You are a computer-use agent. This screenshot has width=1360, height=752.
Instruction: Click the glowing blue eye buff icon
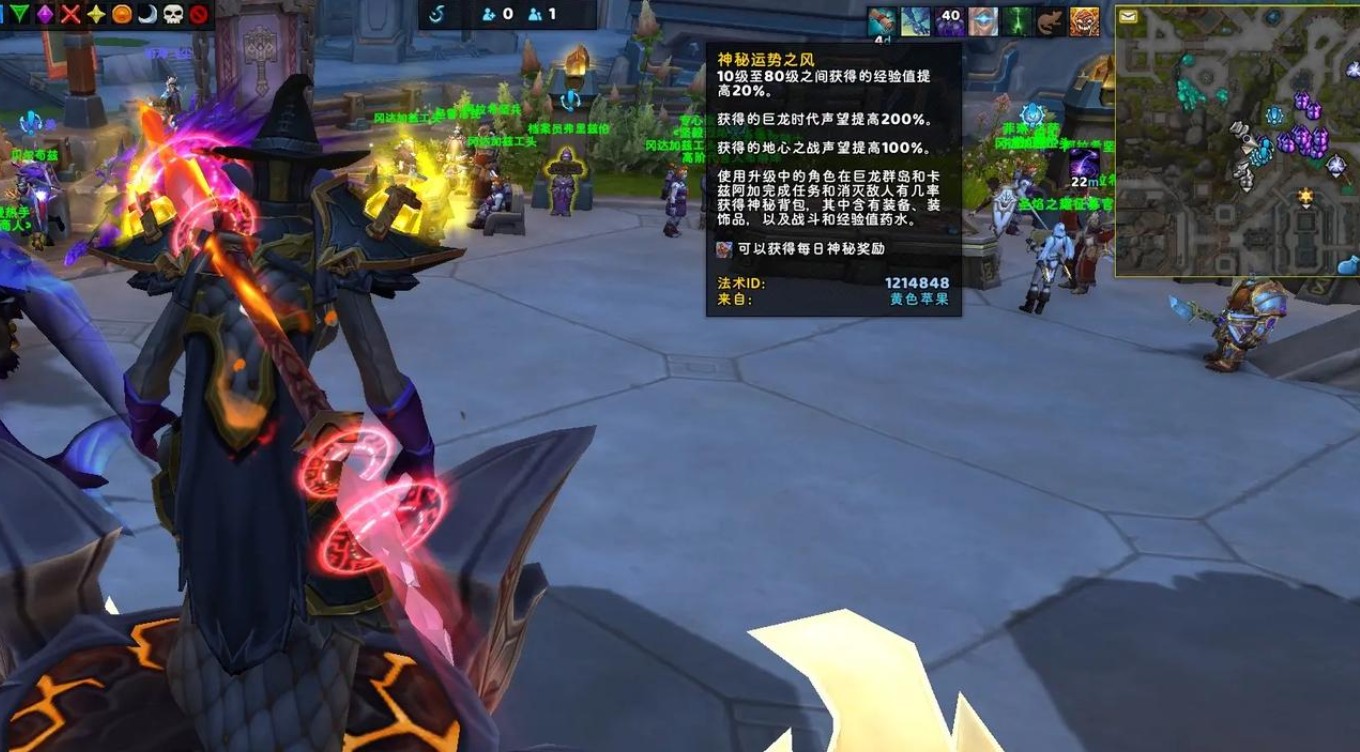pos(982,21)
